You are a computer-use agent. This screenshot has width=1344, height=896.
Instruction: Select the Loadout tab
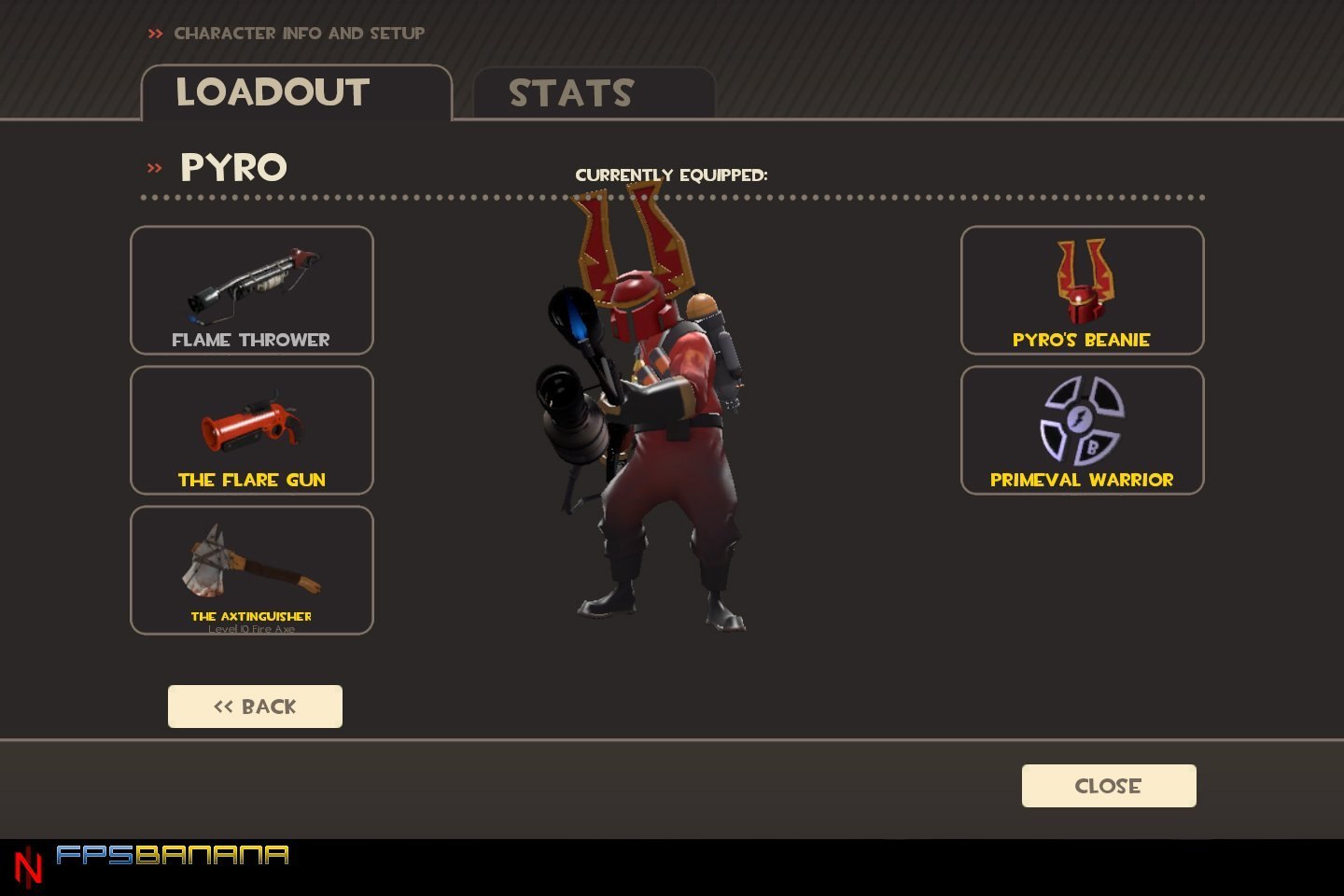(296, 93)
